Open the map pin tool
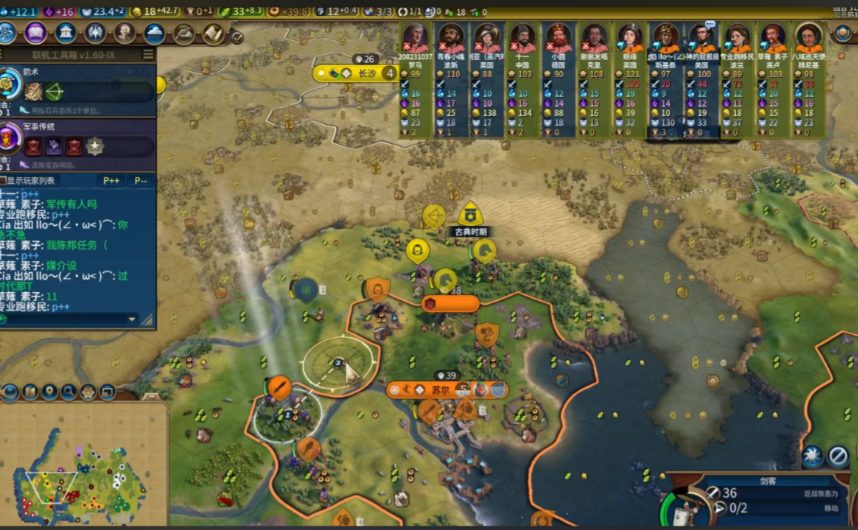The width and height of the screenshot is (858, 530). click(48, 391)
